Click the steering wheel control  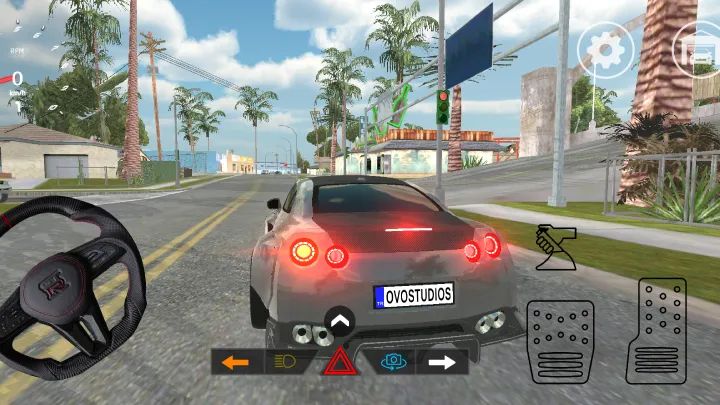pos(70,285)
